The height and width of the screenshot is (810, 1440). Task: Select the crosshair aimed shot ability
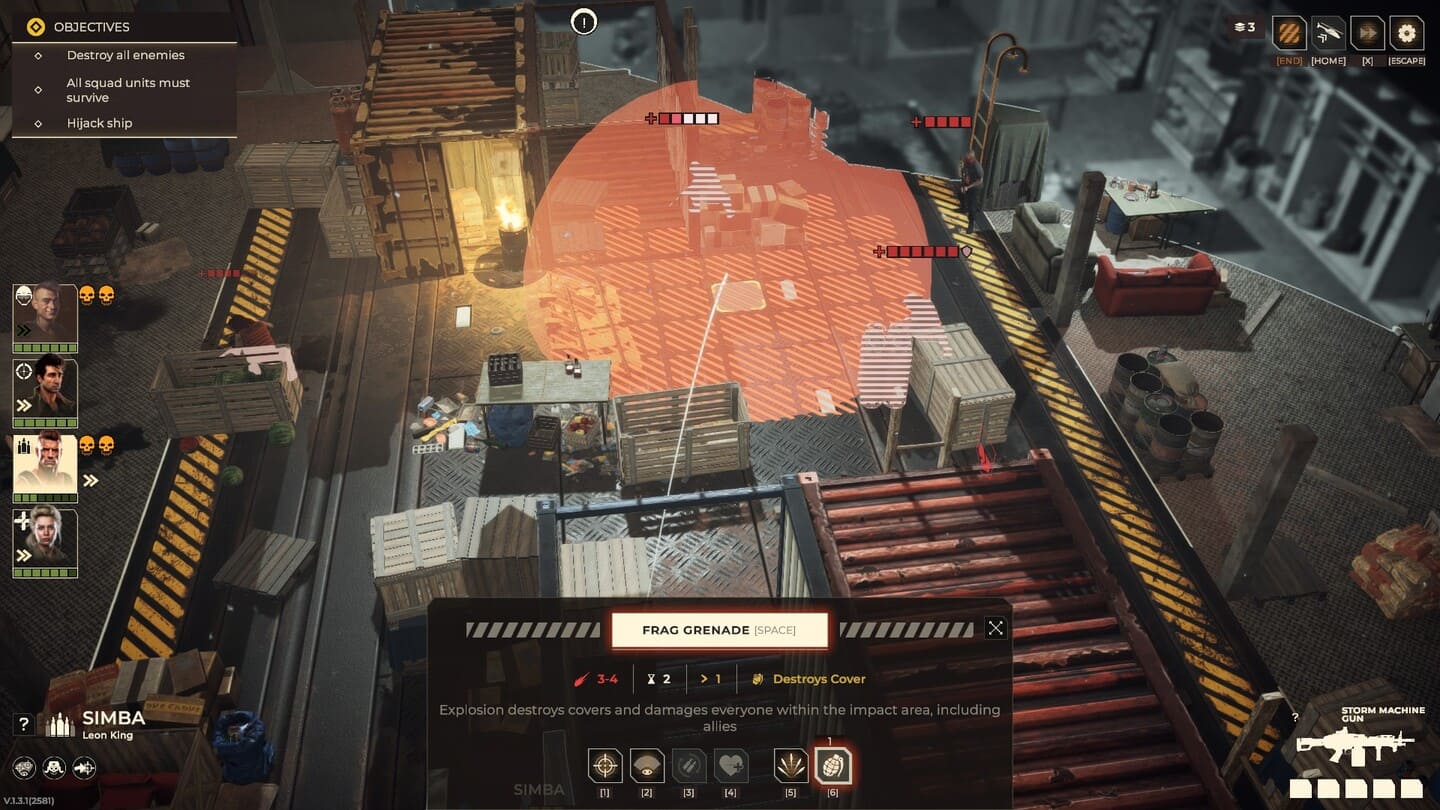(x=605, y=766)
